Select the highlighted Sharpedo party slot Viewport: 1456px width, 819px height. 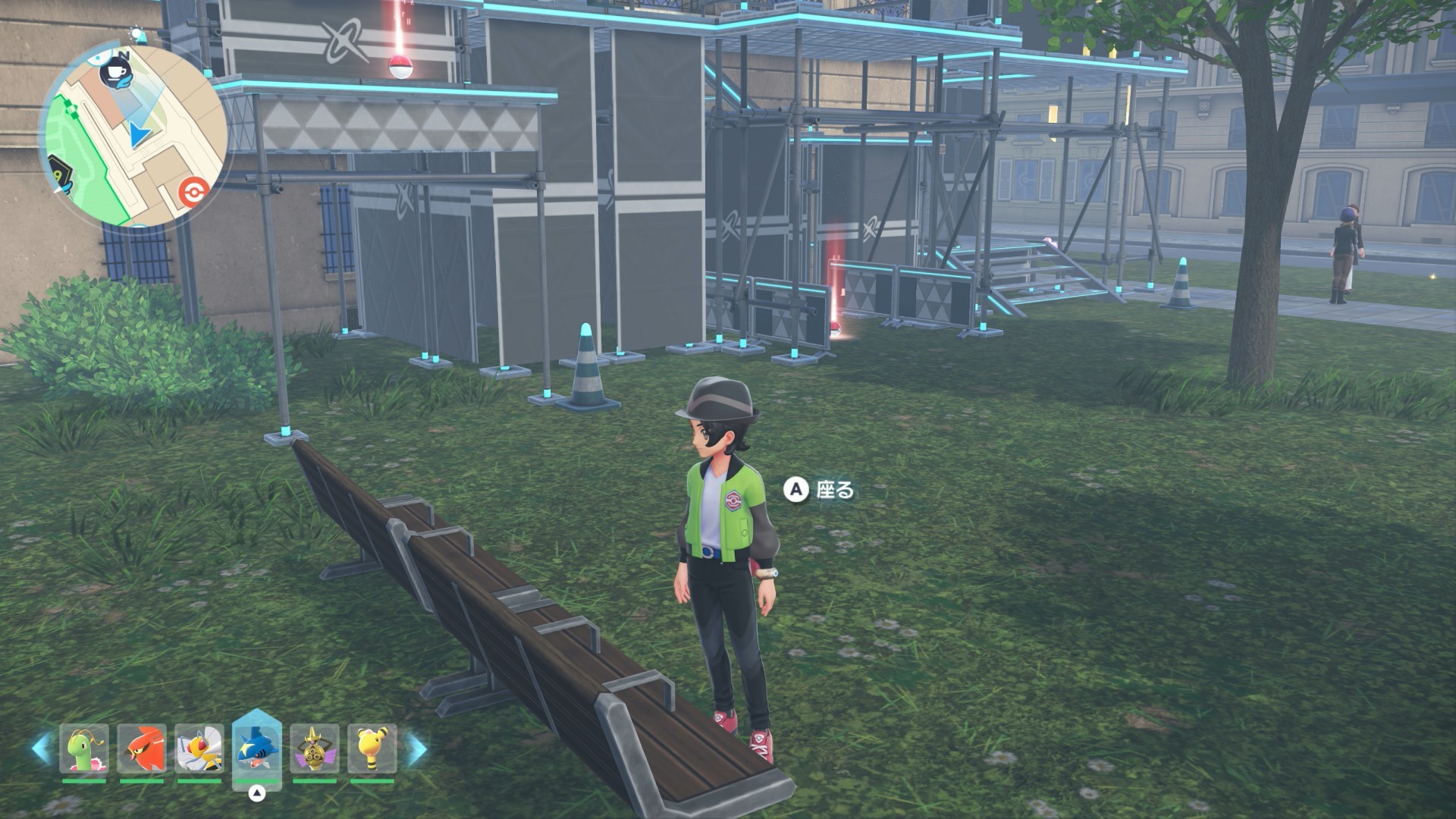(256, 749)
